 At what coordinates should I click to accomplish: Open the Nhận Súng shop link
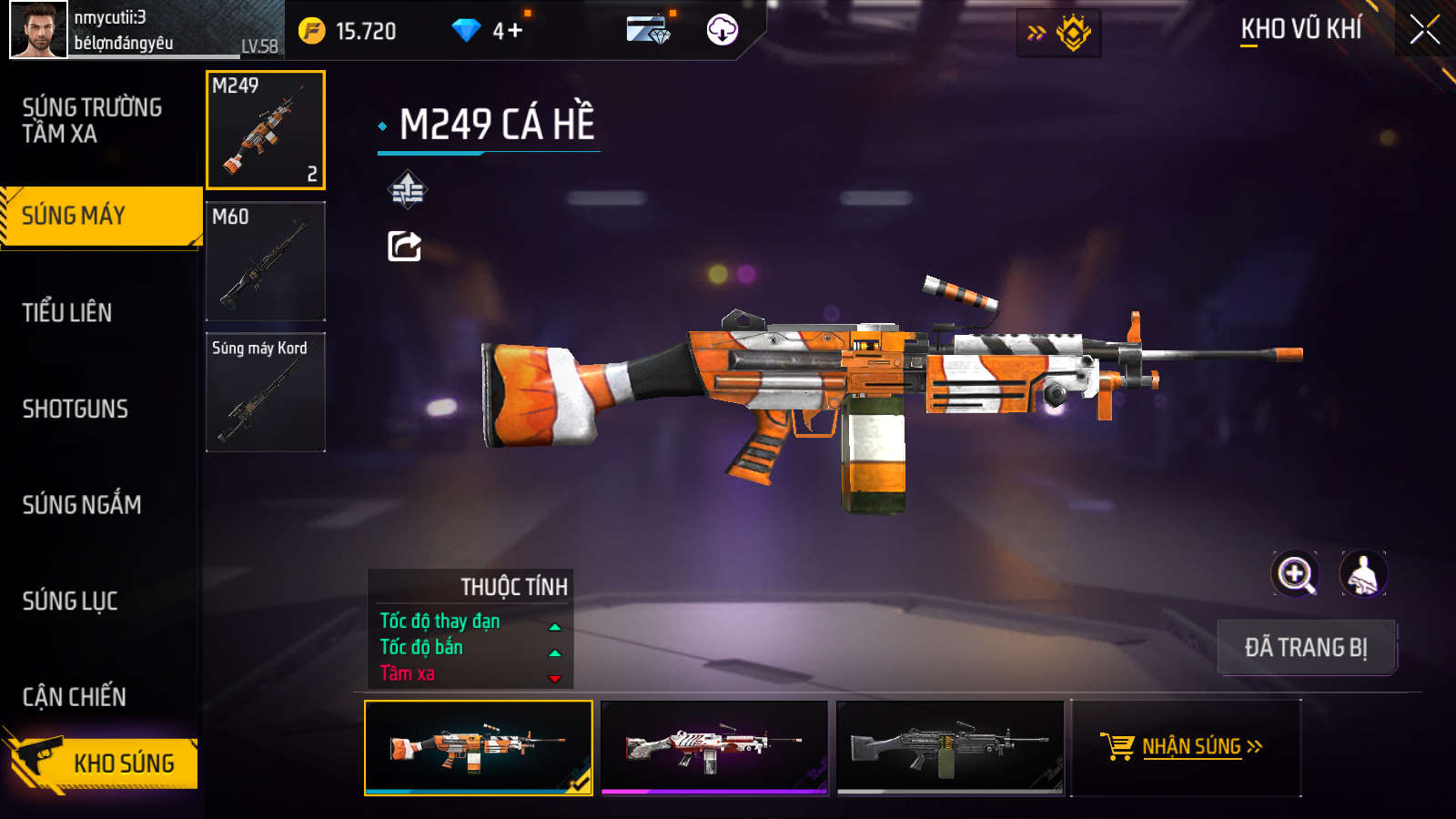click(x=1186, y=747)
